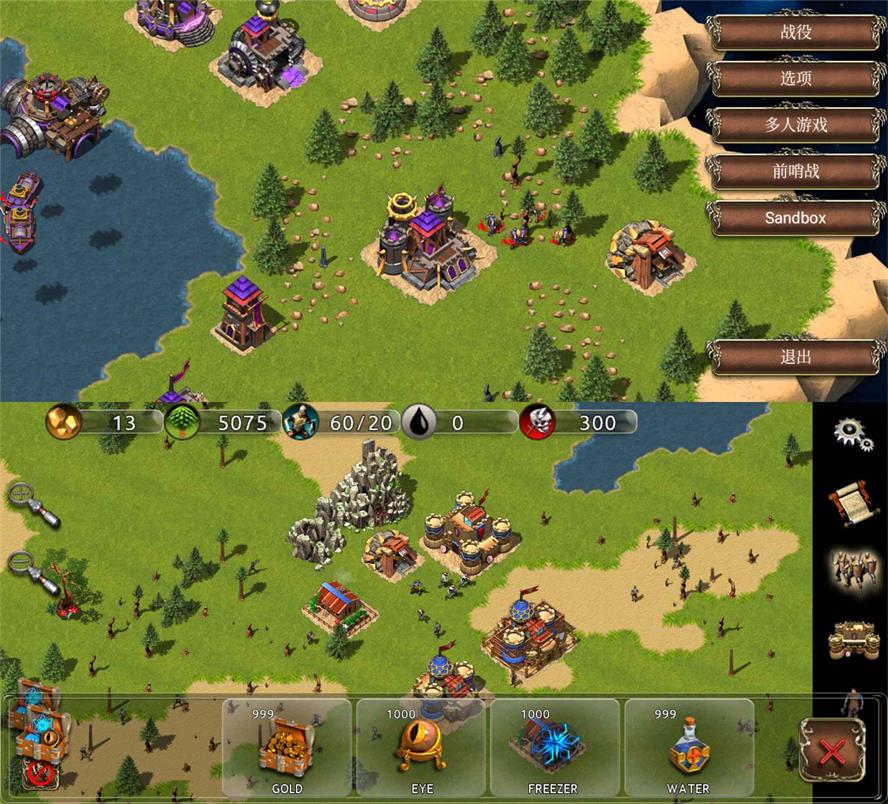888x804 pixels.
Task: Open the gear settings icon
Action: point(851,433)
